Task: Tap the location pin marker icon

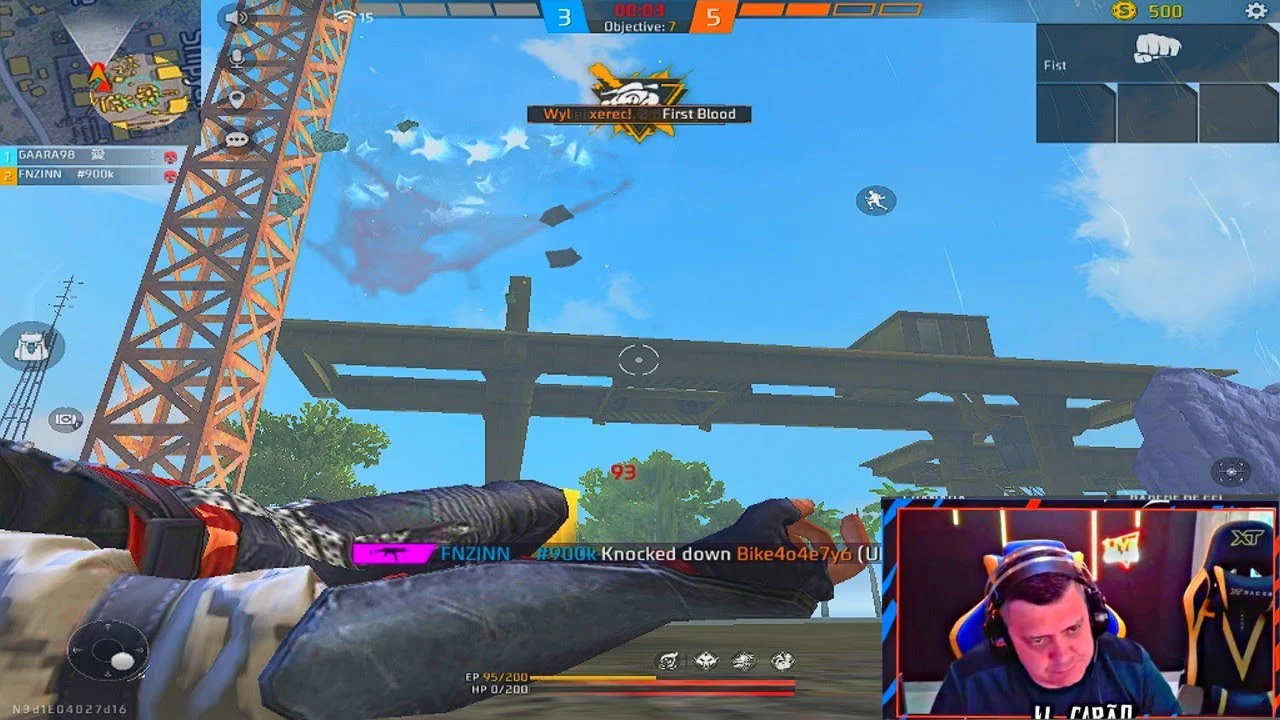Action: (x=237, y=99)
